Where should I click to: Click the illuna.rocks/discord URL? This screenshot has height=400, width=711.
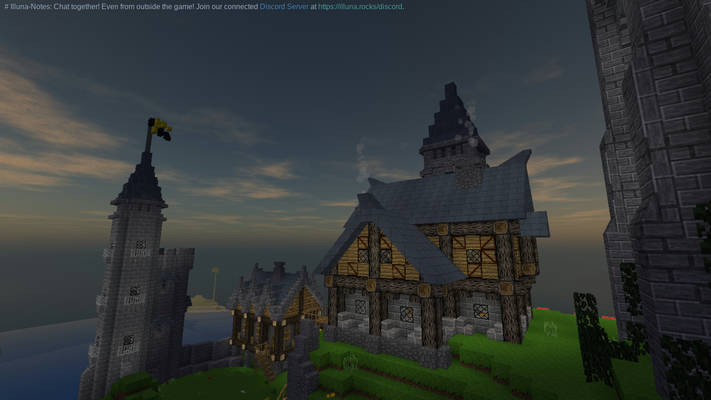pyautogui.click(x=360, y=7)
